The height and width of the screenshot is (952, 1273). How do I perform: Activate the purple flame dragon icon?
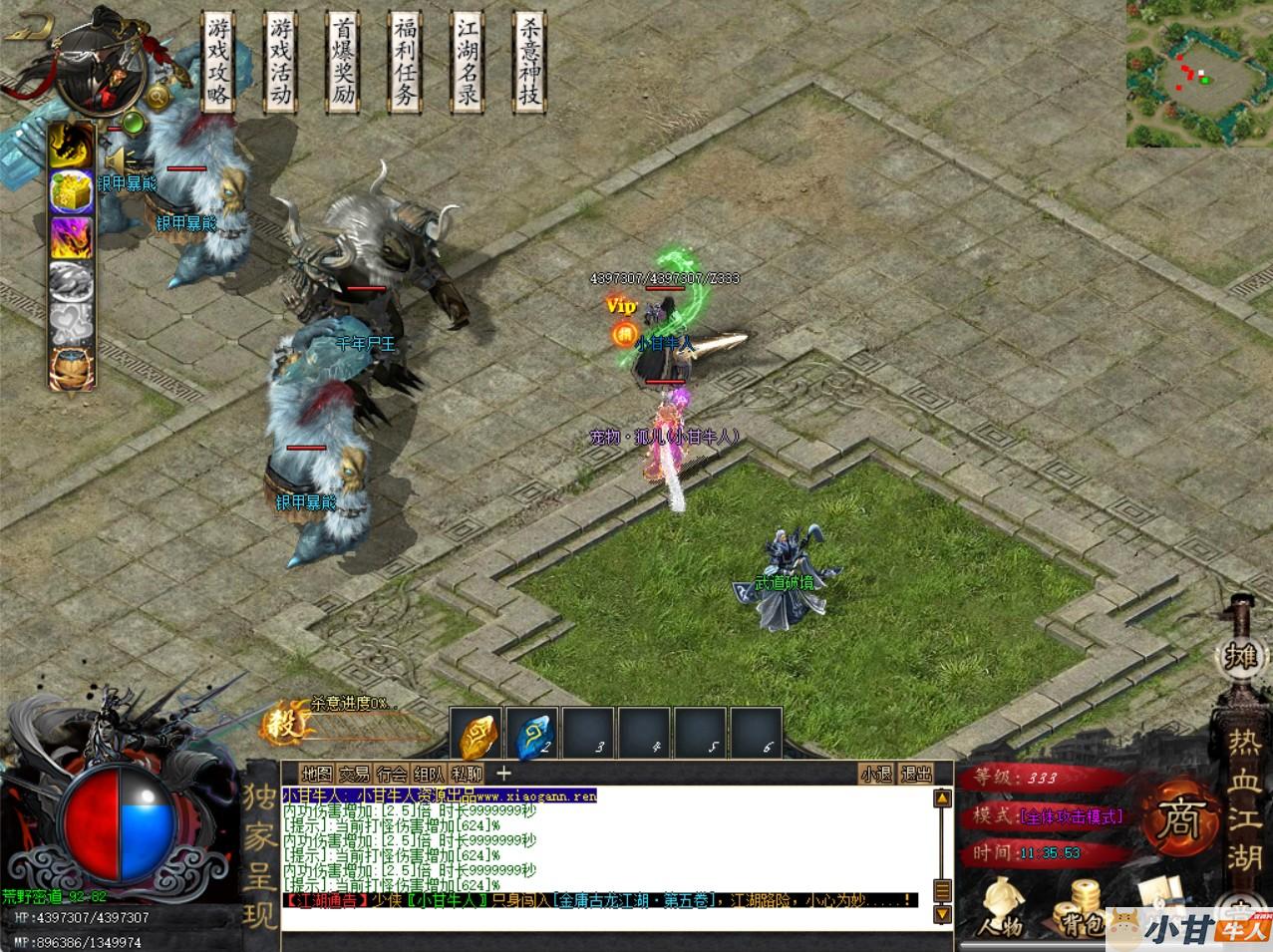(72, 237)
